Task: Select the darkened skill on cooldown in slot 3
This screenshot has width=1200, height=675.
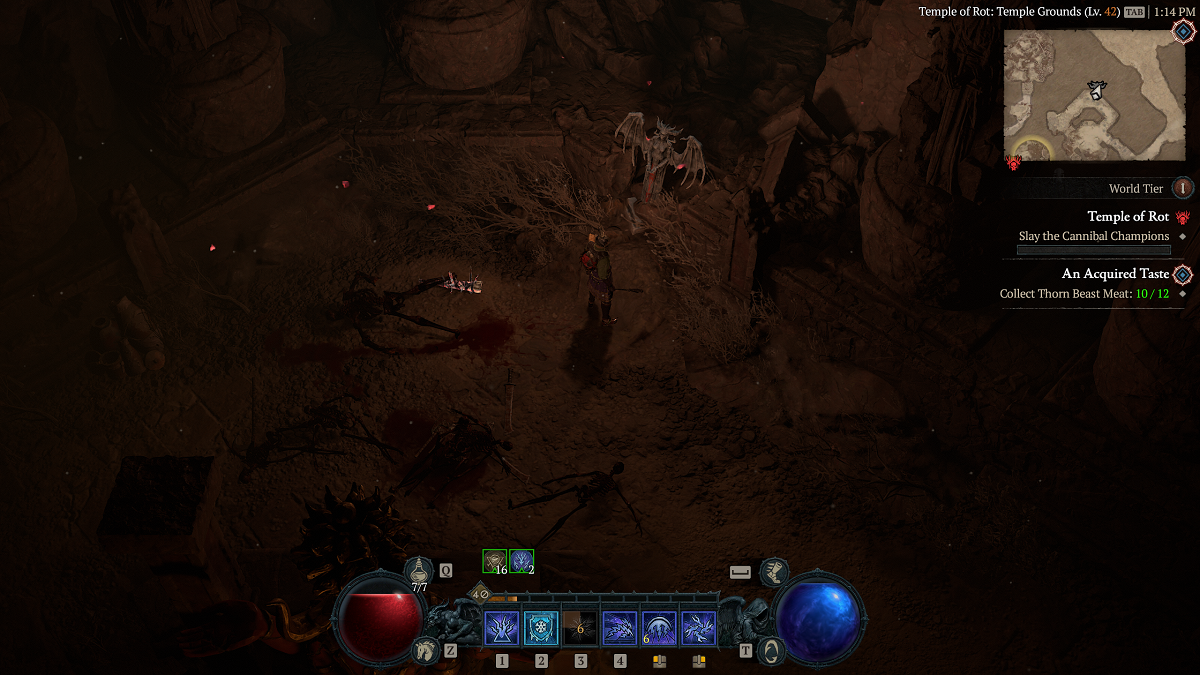Action: (580, 629)
